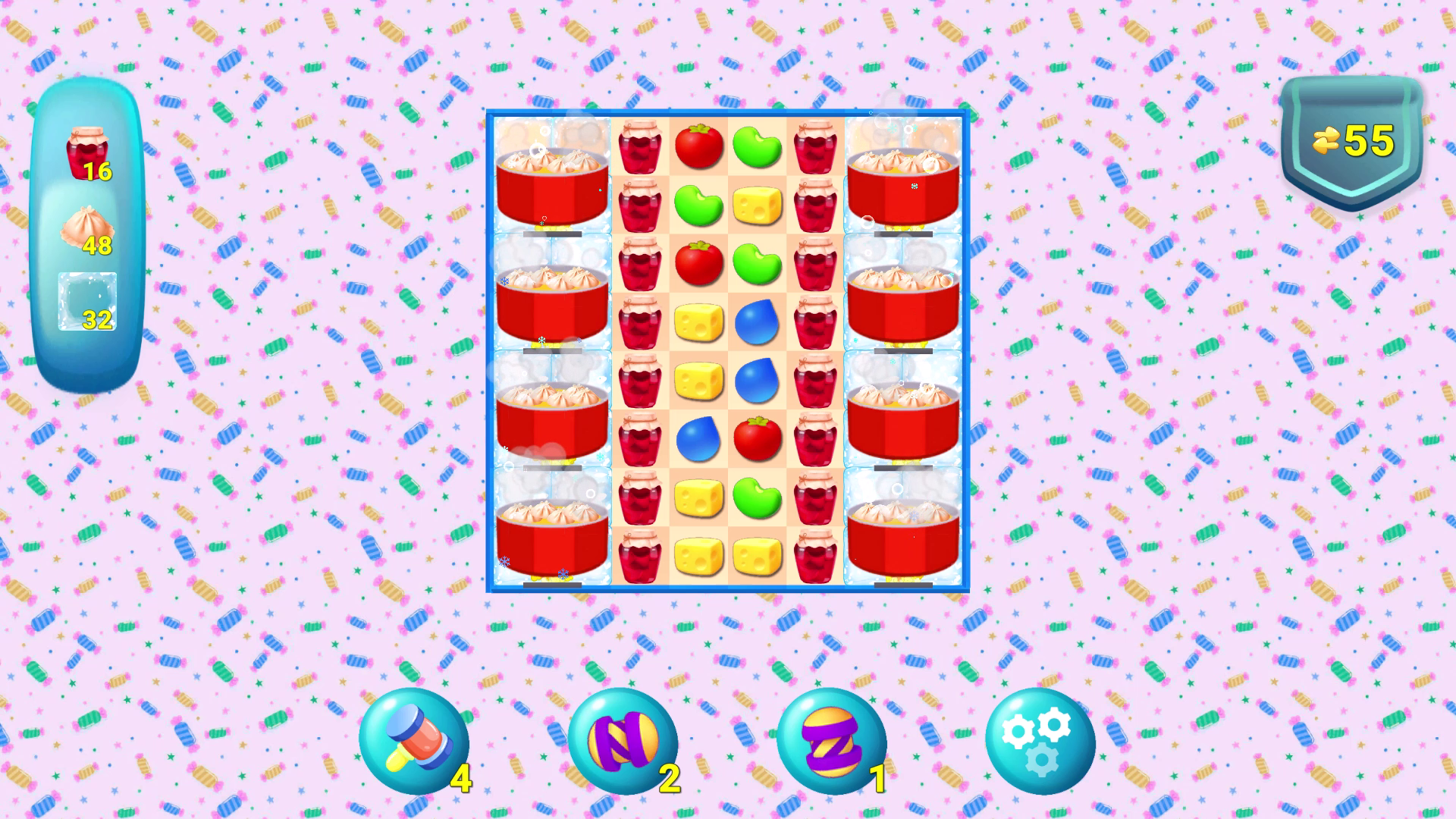Tap the green bean next to bottom cheese tile
The height and width of the screenshot is (819, 1456).
757,498
